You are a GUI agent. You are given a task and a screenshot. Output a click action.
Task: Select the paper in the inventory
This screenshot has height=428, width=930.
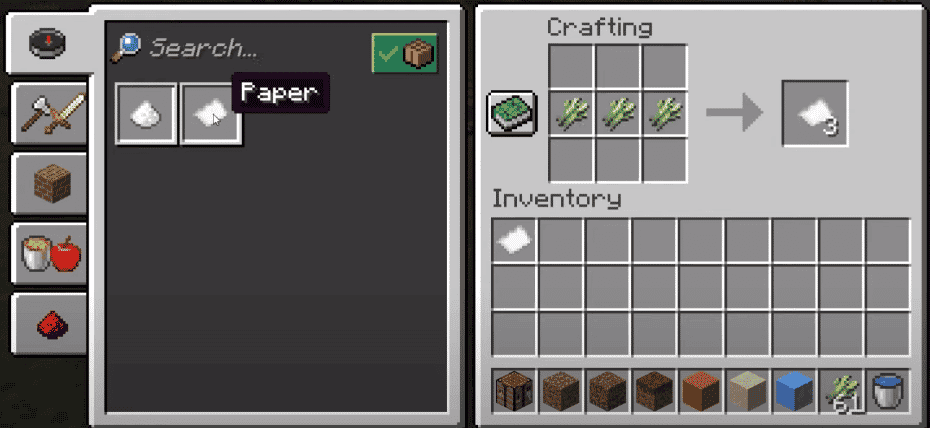point(515,240)
